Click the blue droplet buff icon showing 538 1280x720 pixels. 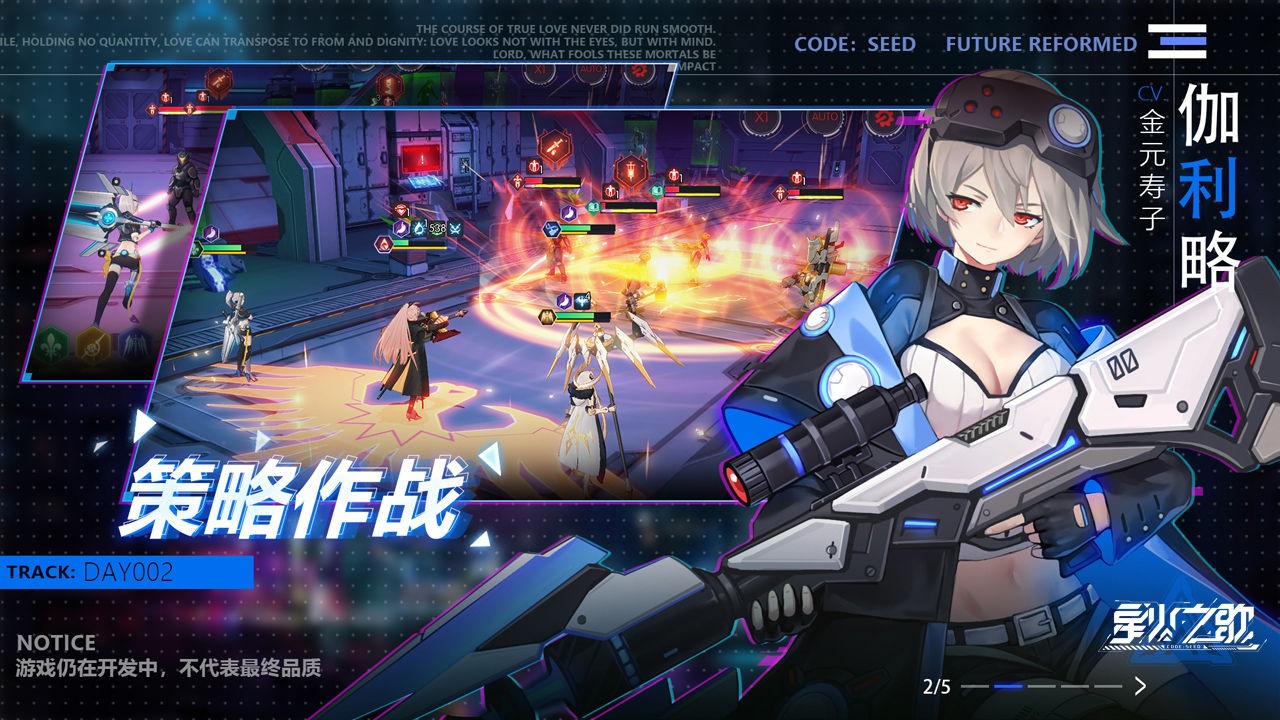coord(420,228)
